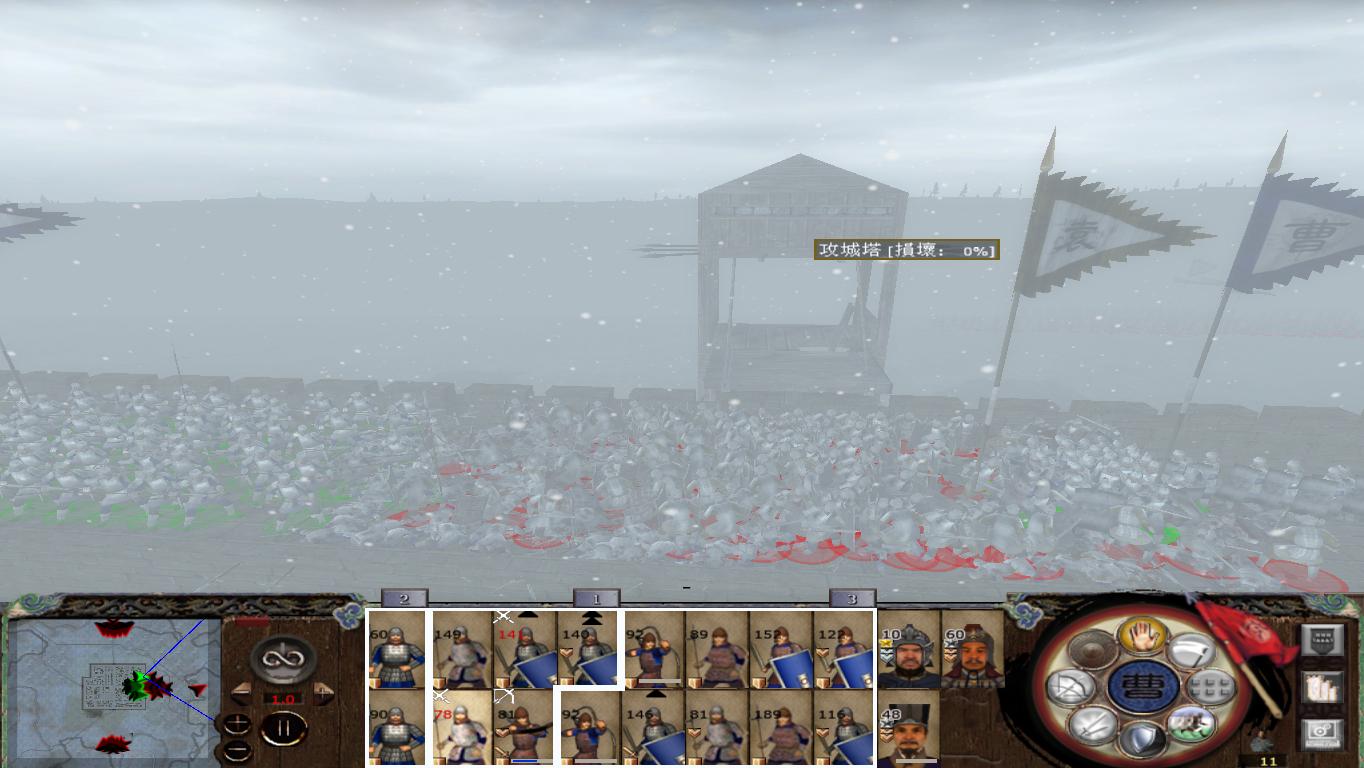Click the camera options icon bottom right
The image size is (1364, 768).
(x=1322, y=730)
